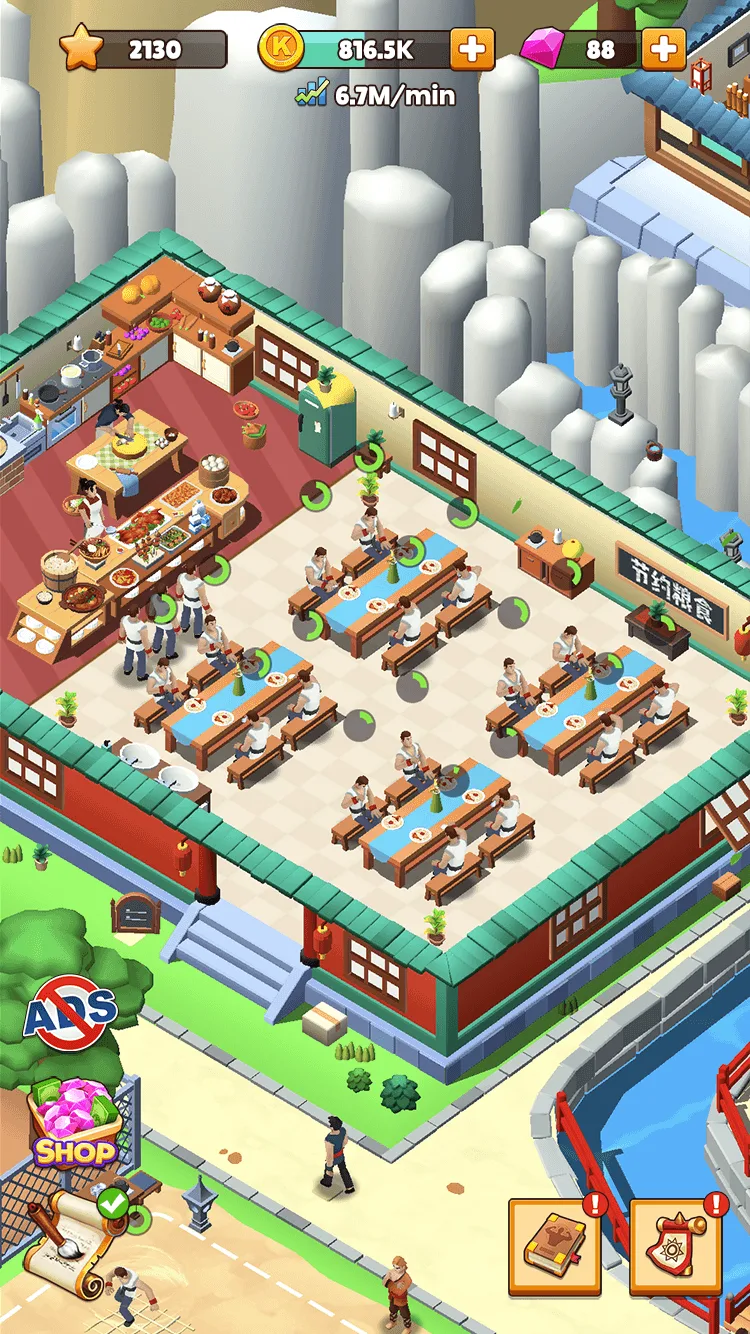This screenshot has width=750, height=1334.
Task: Add more pink gems with the plus button
Action: click(x=663, y=49)
